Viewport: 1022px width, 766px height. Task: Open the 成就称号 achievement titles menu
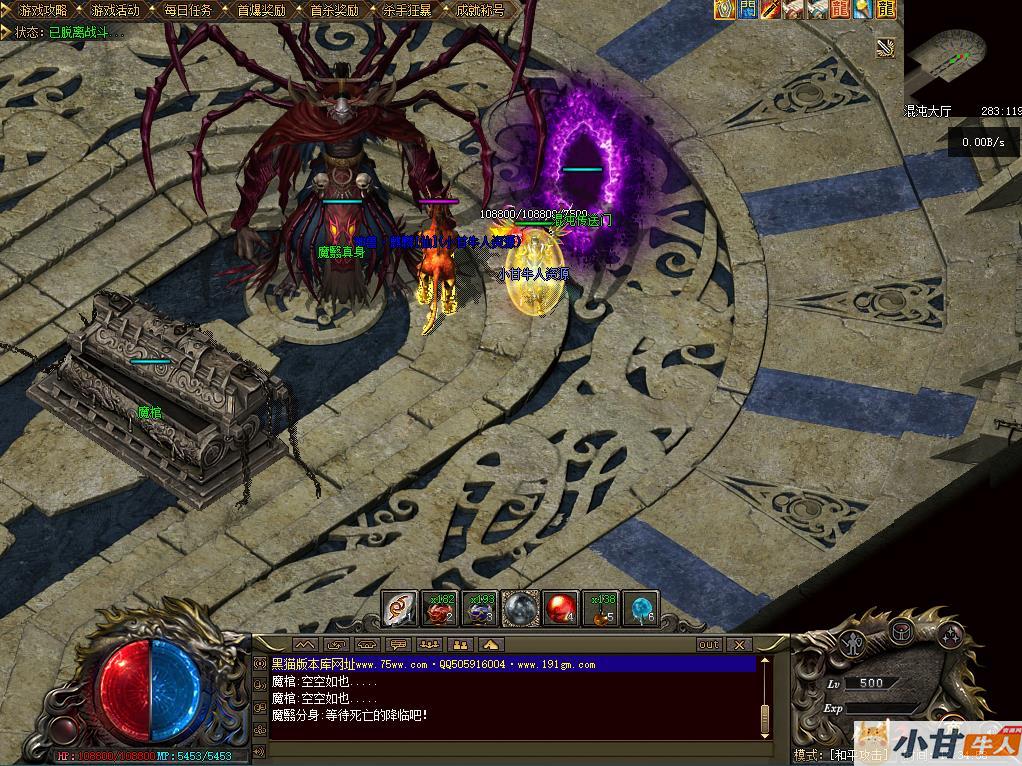coord(480,11)
